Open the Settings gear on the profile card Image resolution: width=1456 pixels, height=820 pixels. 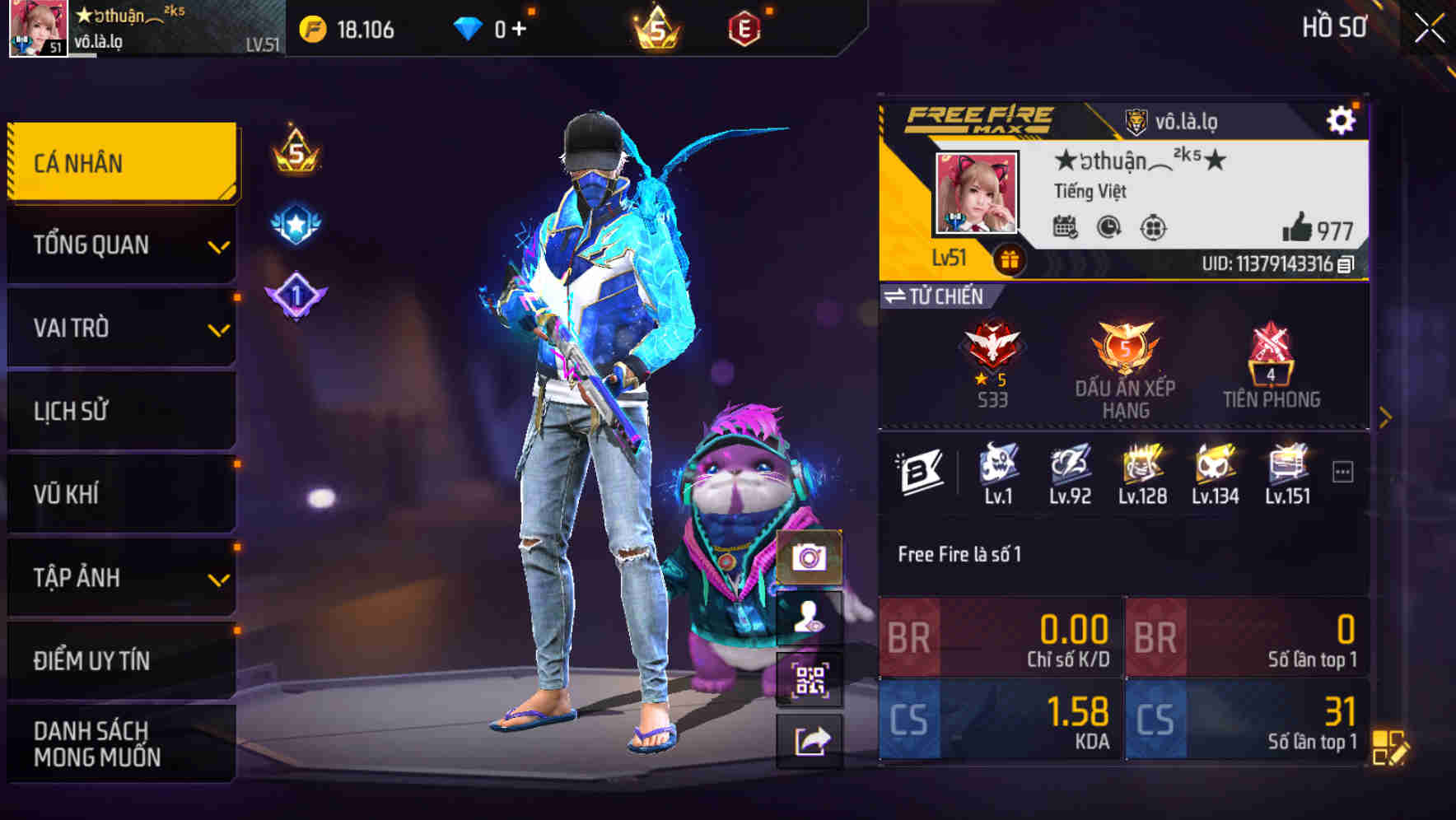coord(1342,119)
